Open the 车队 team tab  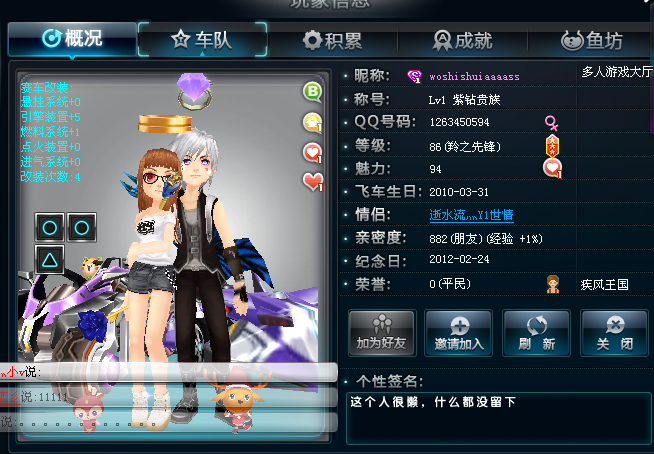point(201,39)
